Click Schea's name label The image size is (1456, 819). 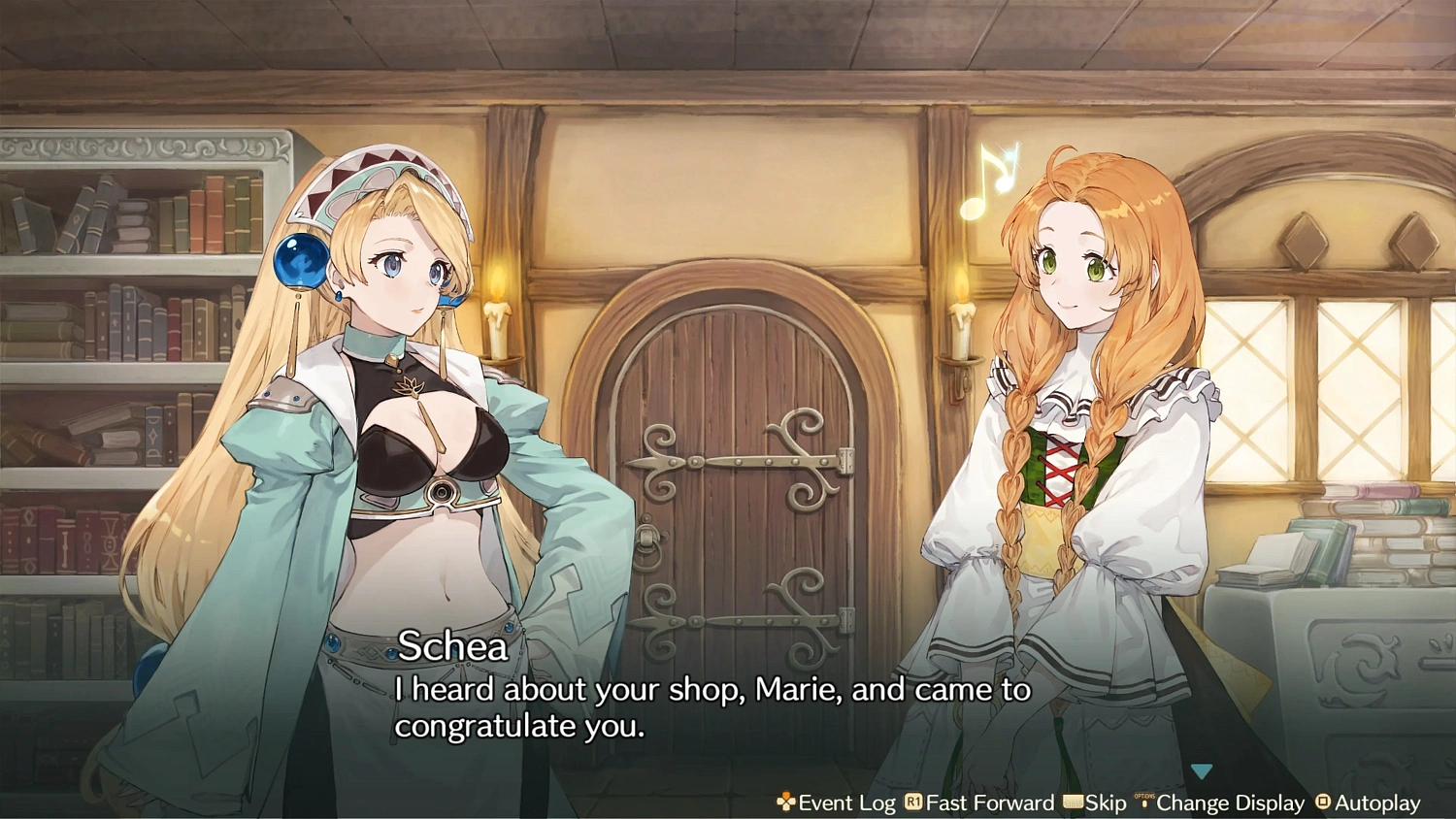point(452,646)
